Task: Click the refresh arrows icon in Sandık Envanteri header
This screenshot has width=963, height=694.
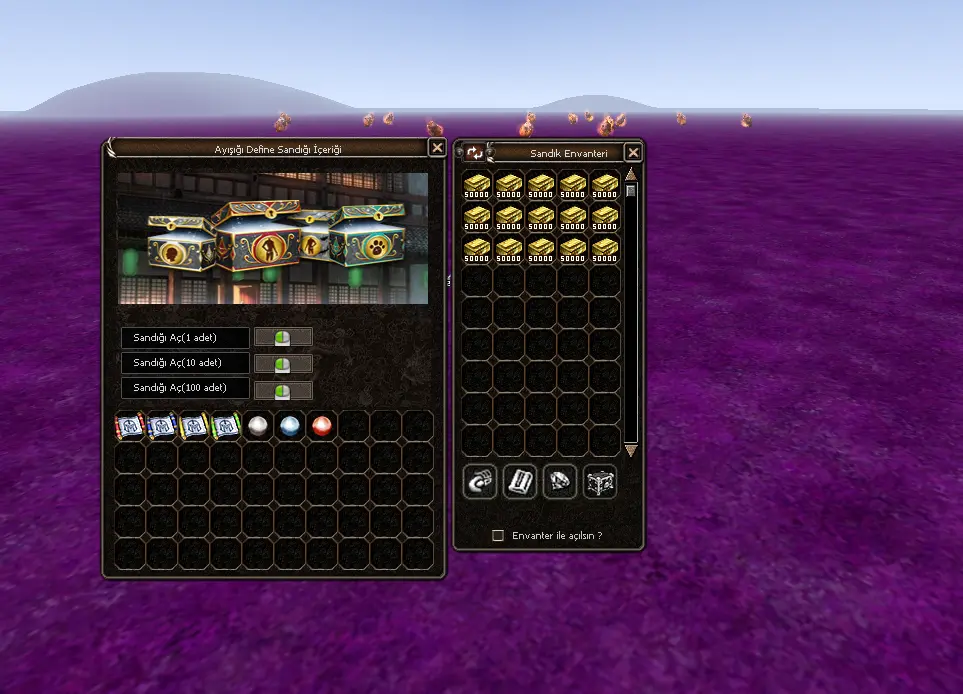Action: (474, 153)
